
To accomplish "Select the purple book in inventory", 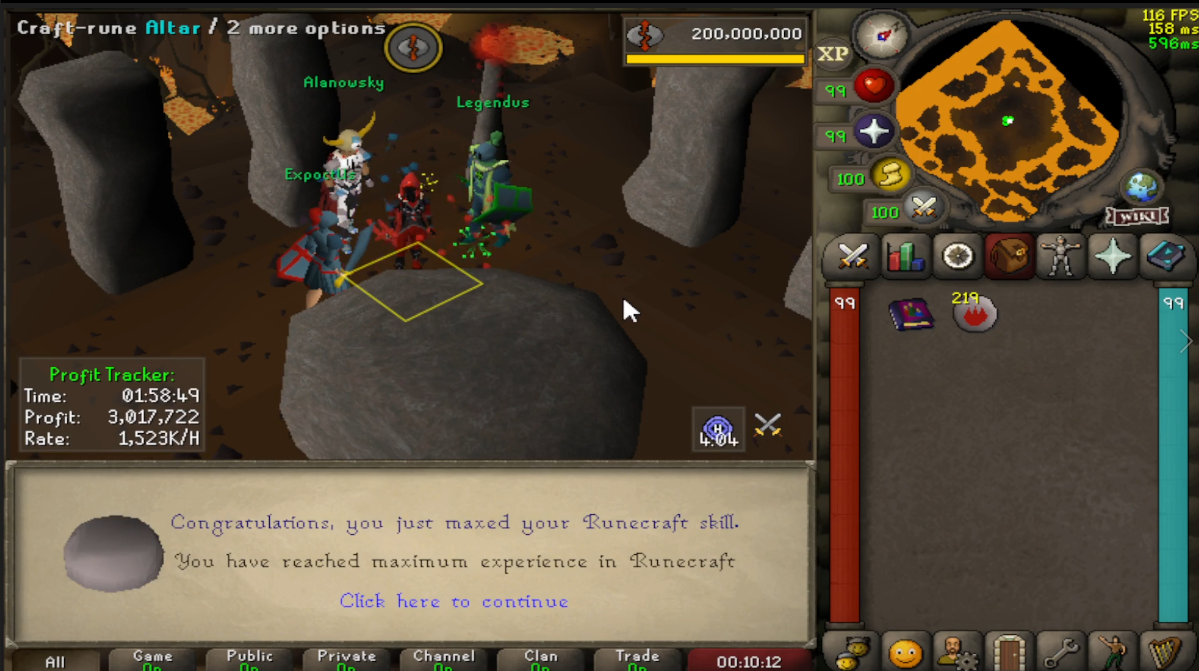I will [x=910, y=315].
